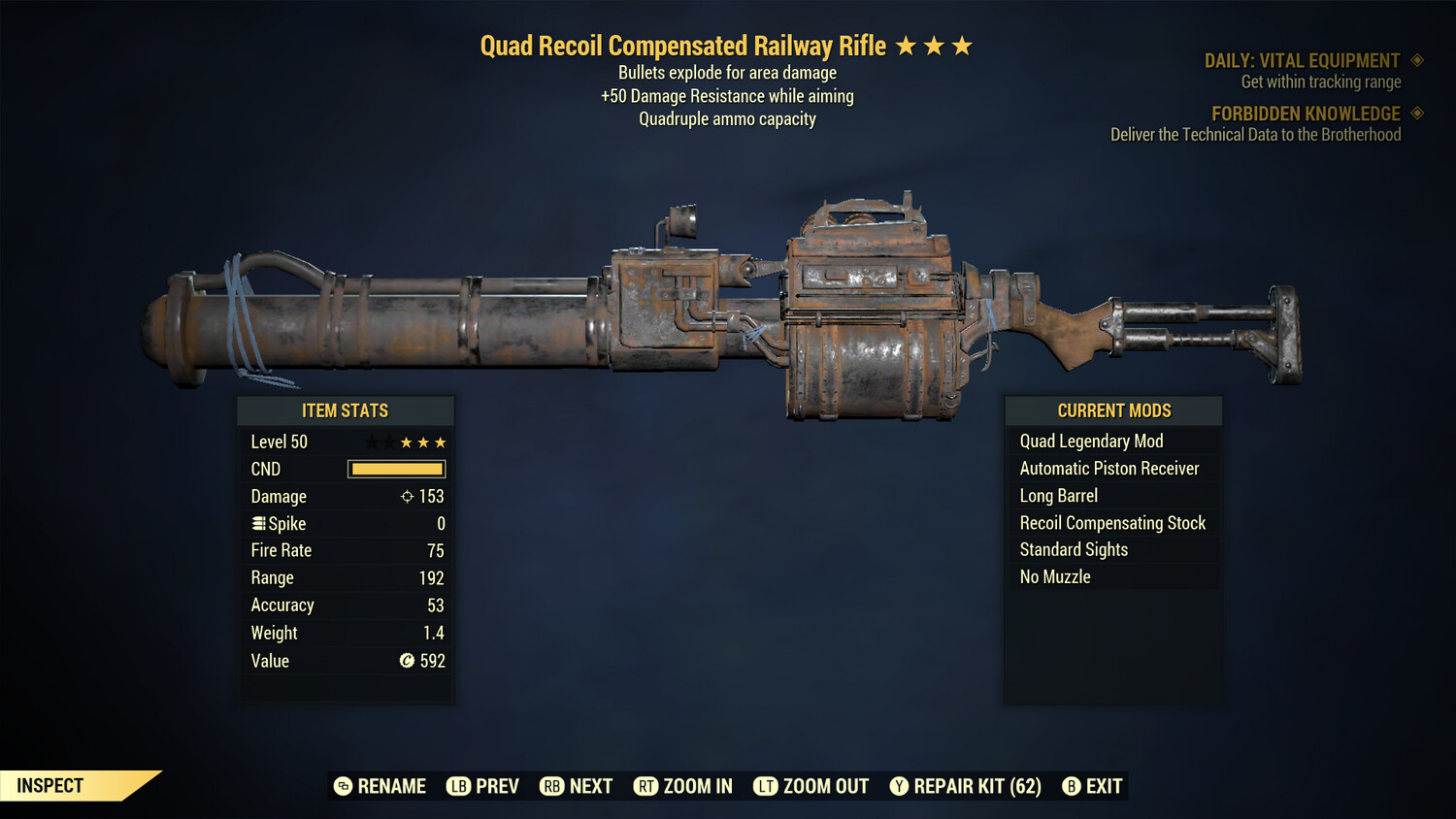
Task: Click the Spike ammo icon in Item Stats
Action: point(257,523)
